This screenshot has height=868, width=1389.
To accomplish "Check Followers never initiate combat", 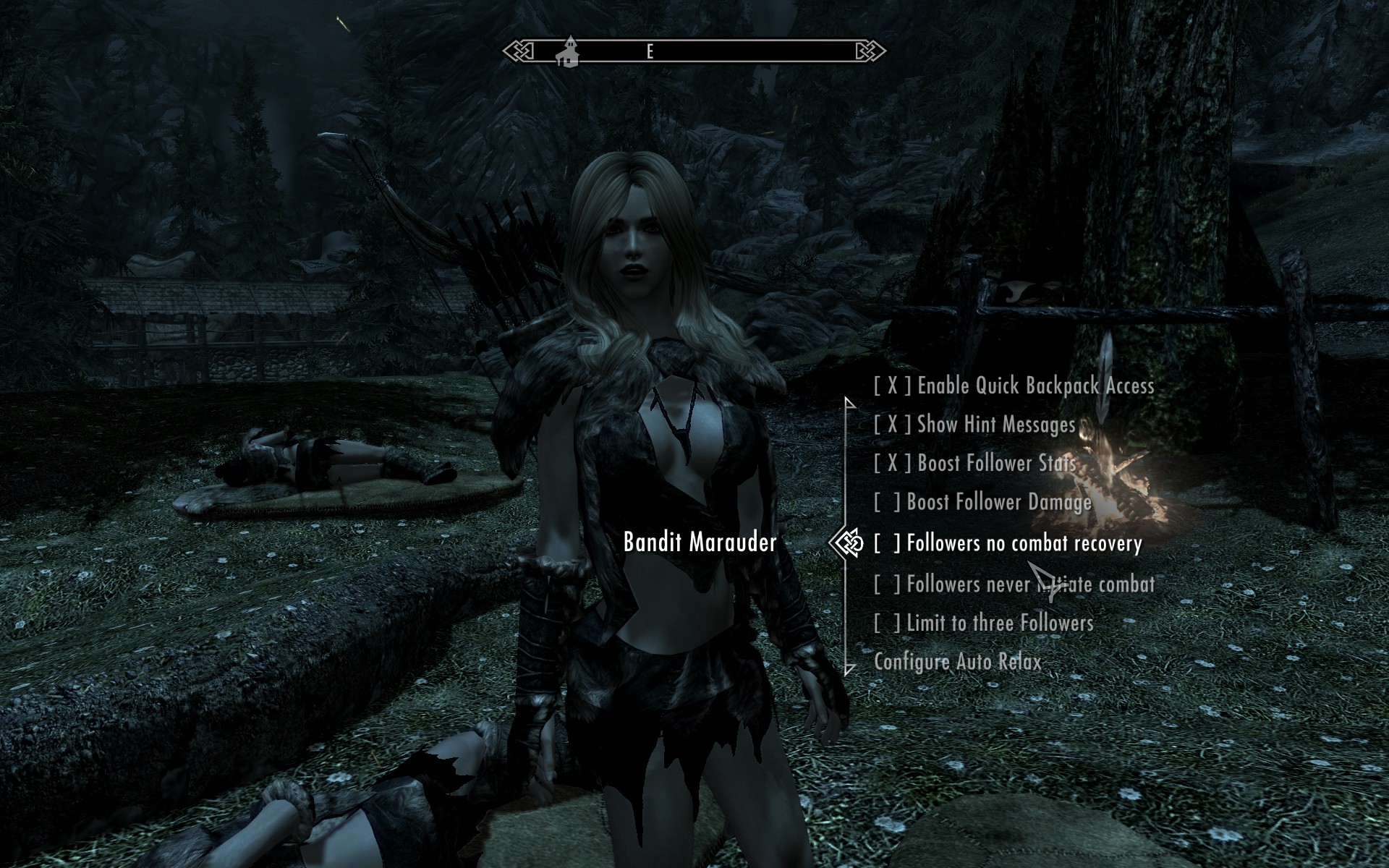I will [1013, 584].
